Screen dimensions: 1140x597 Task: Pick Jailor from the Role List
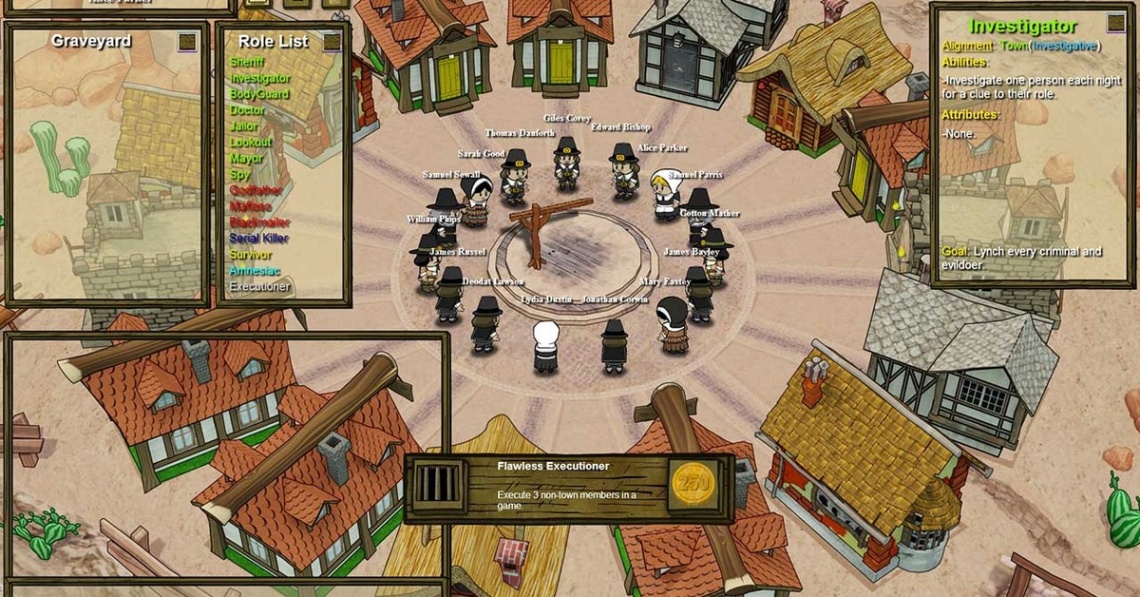[244, 126]
